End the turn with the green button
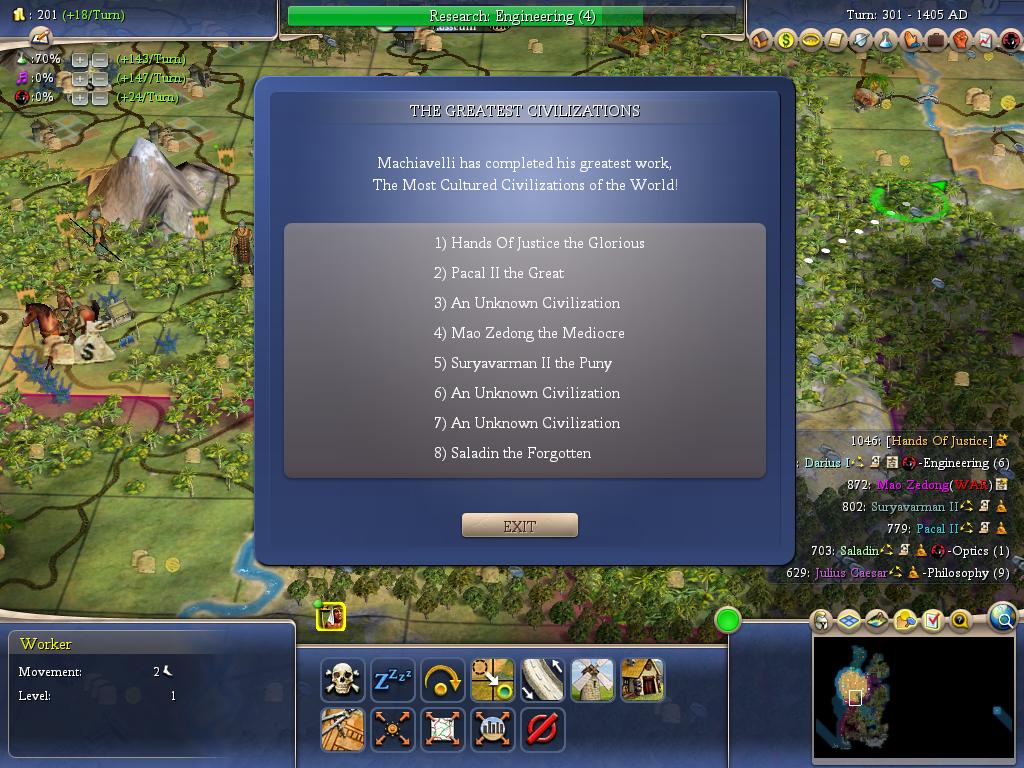This screenshot has width=1024, height=768. 728,621
